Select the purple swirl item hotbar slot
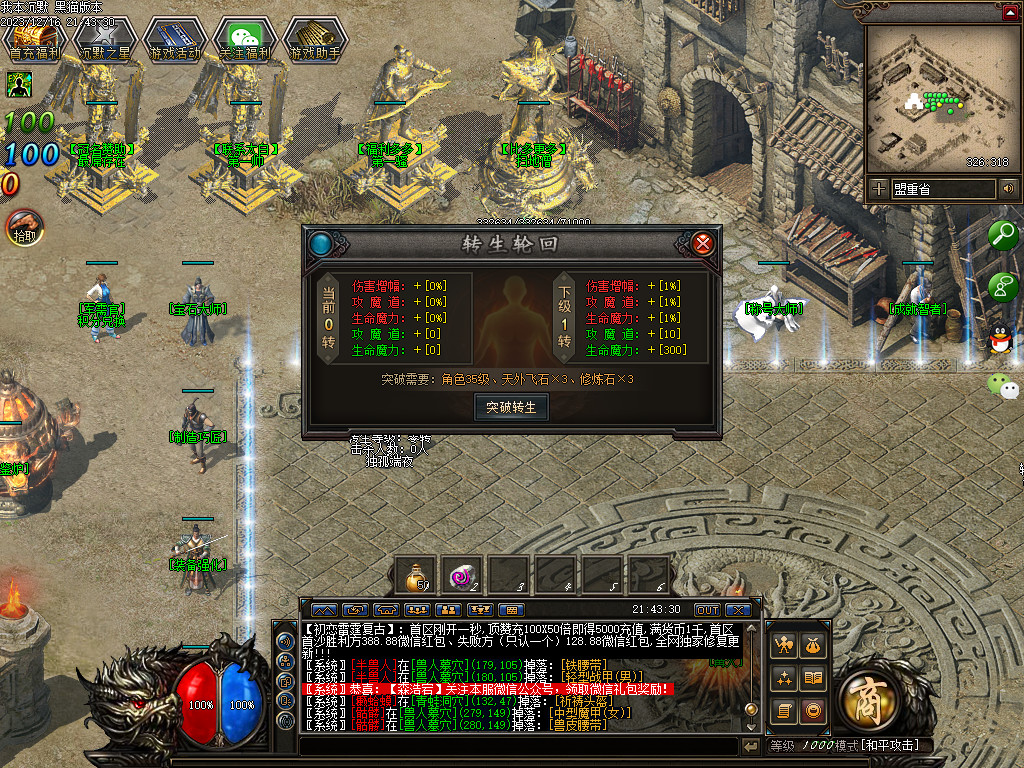Image resolution: width=1024 pixels, height=768 pixels. point(463,576)
